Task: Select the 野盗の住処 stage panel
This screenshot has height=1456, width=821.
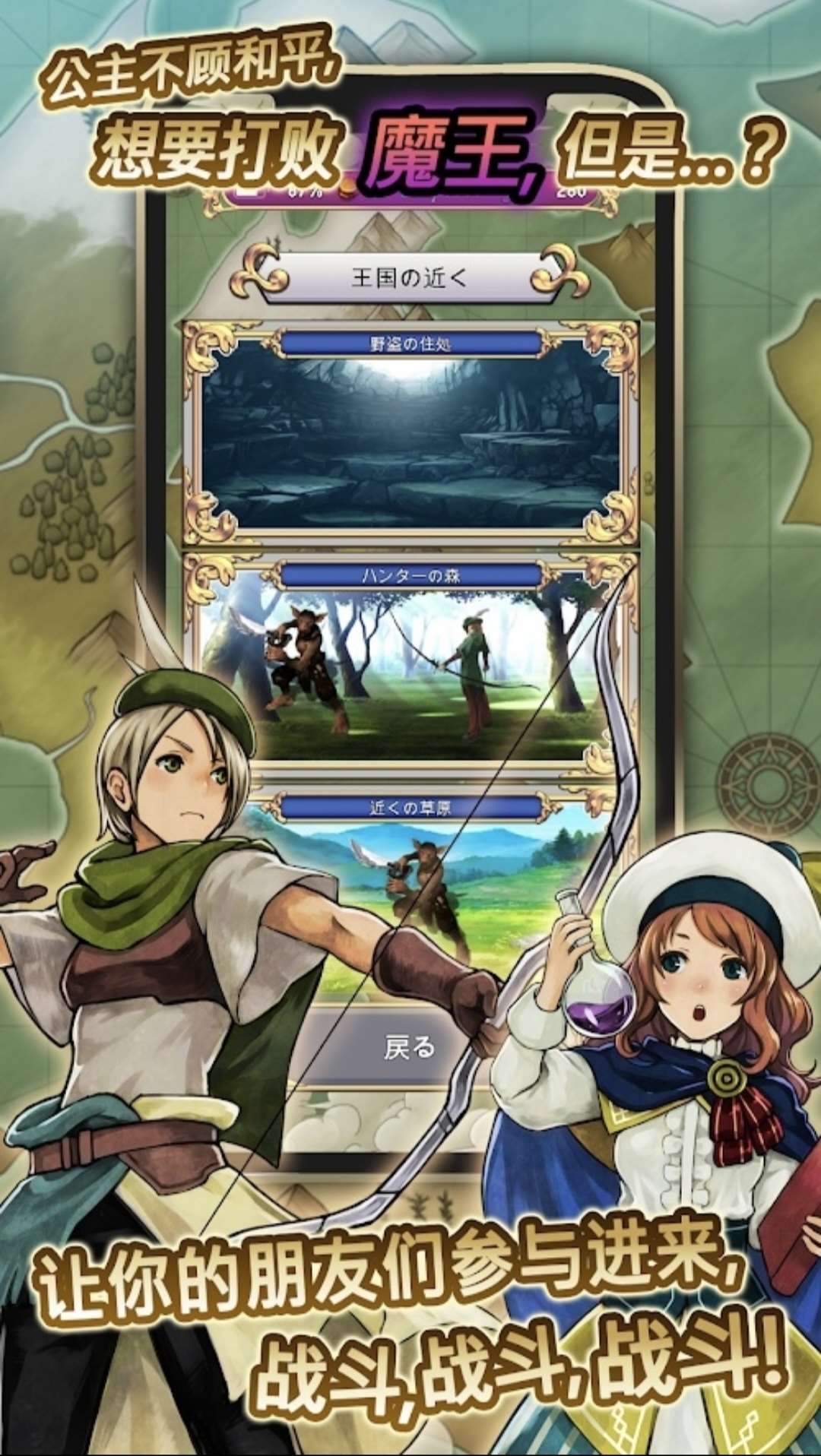Action: click(x=410, y=433)
